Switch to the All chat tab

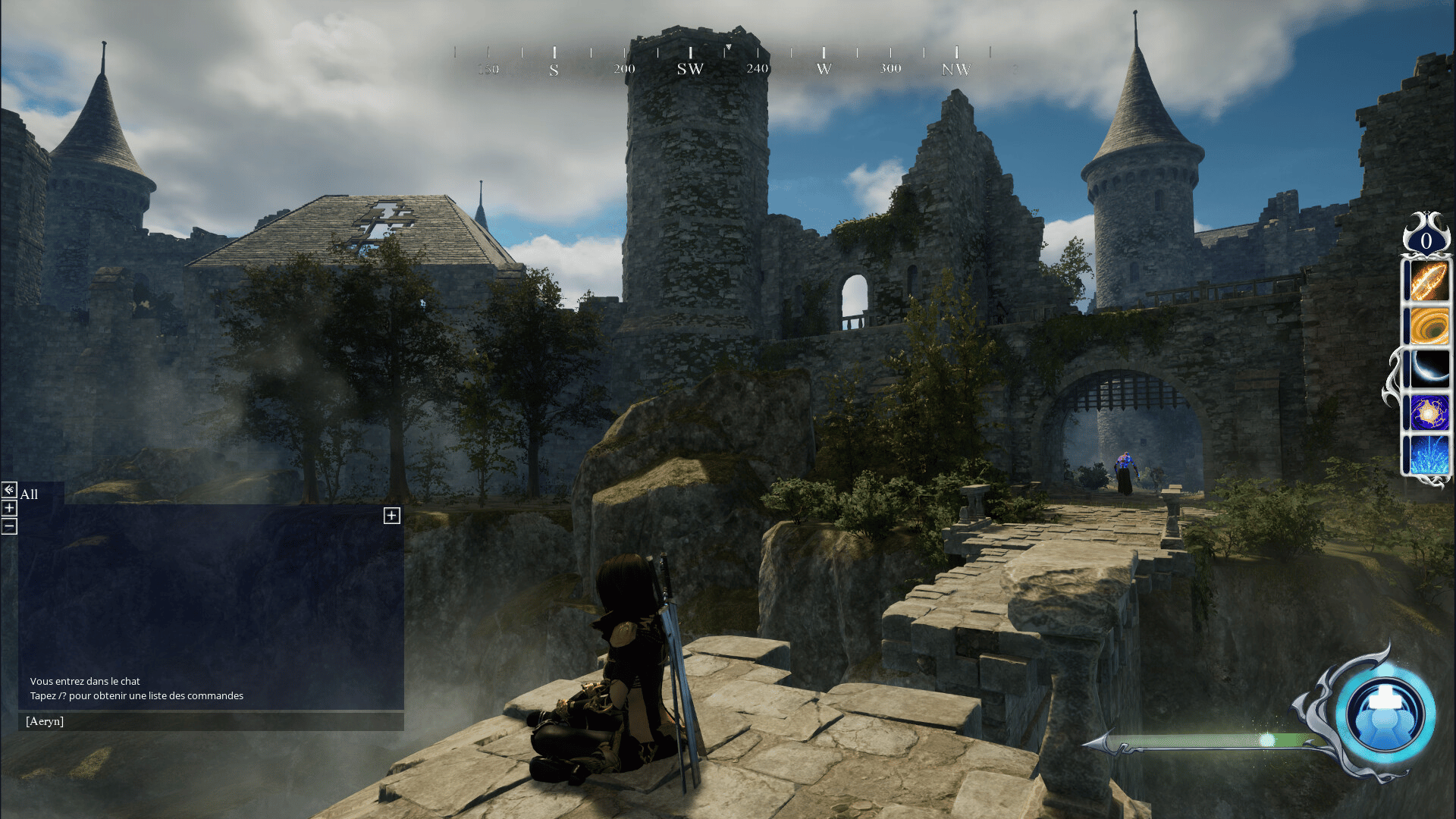click(29, 494)
